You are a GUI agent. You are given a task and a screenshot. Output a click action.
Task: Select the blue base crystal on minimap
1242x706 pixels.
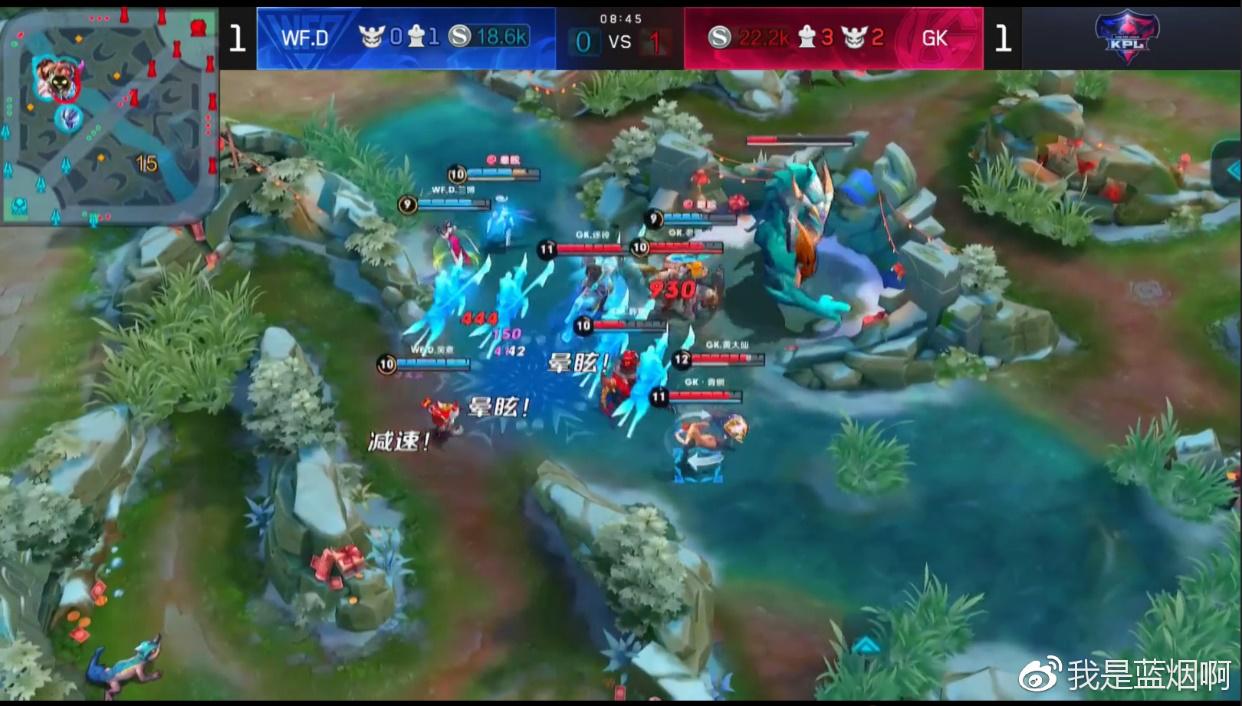click(20, 207)
